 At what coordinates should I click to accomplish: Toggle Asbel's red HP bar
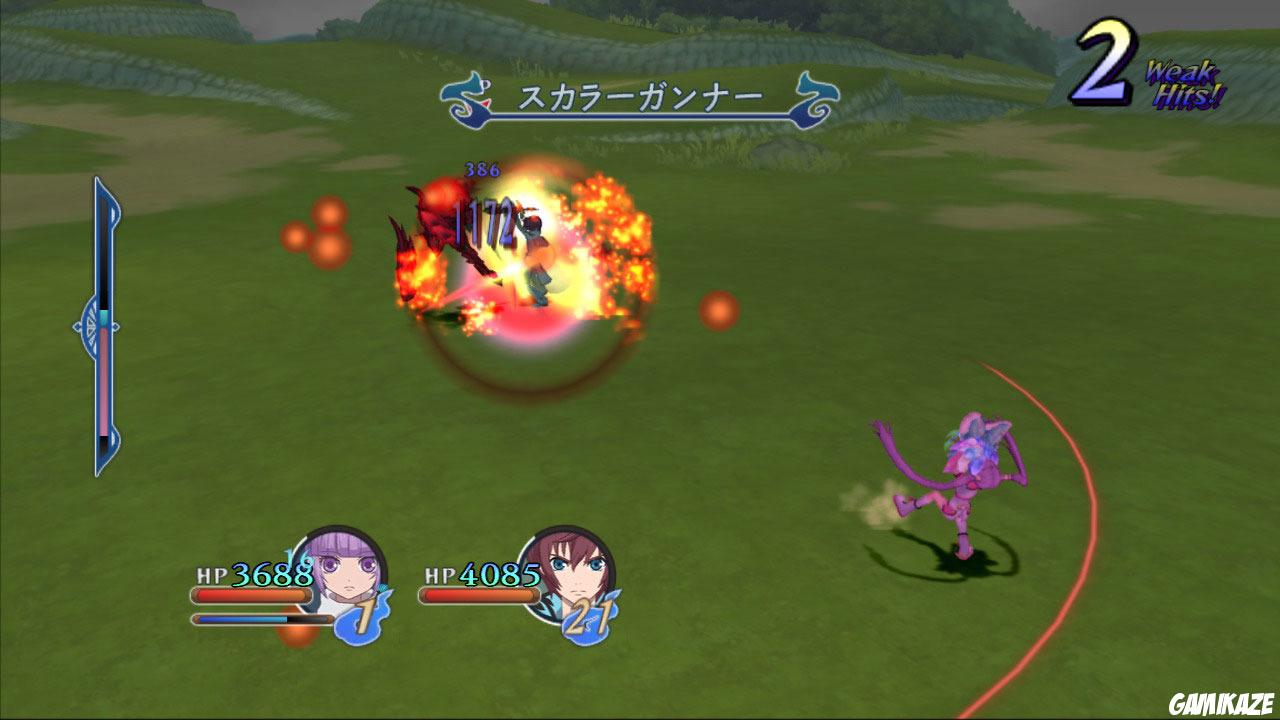[479, 598]
